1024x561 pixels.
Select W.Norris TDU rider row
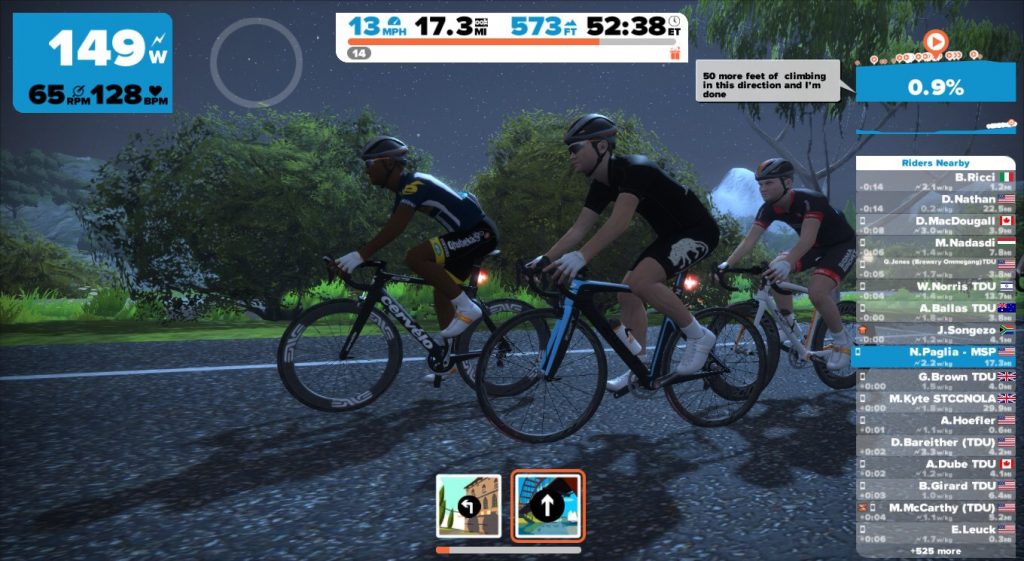[x=936, y=290]
